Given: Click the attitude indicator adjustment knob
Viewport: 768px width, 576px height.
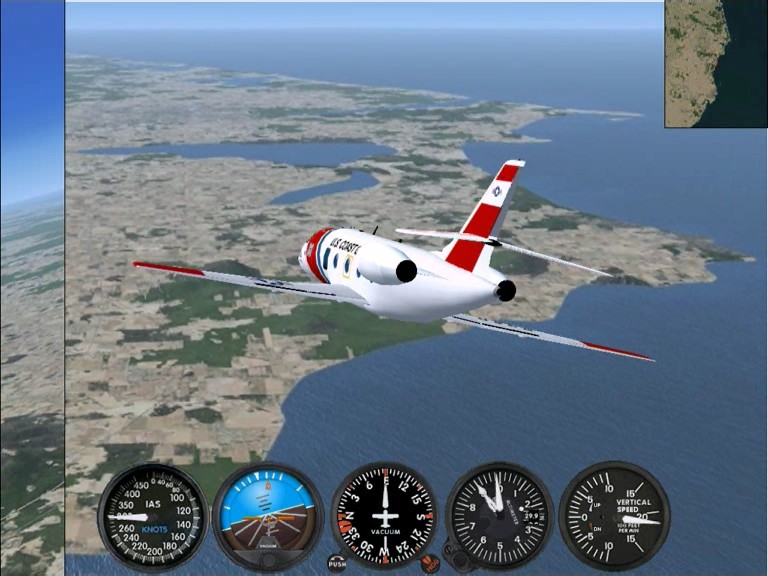Looking at the screenshot, I should [267, 562].
